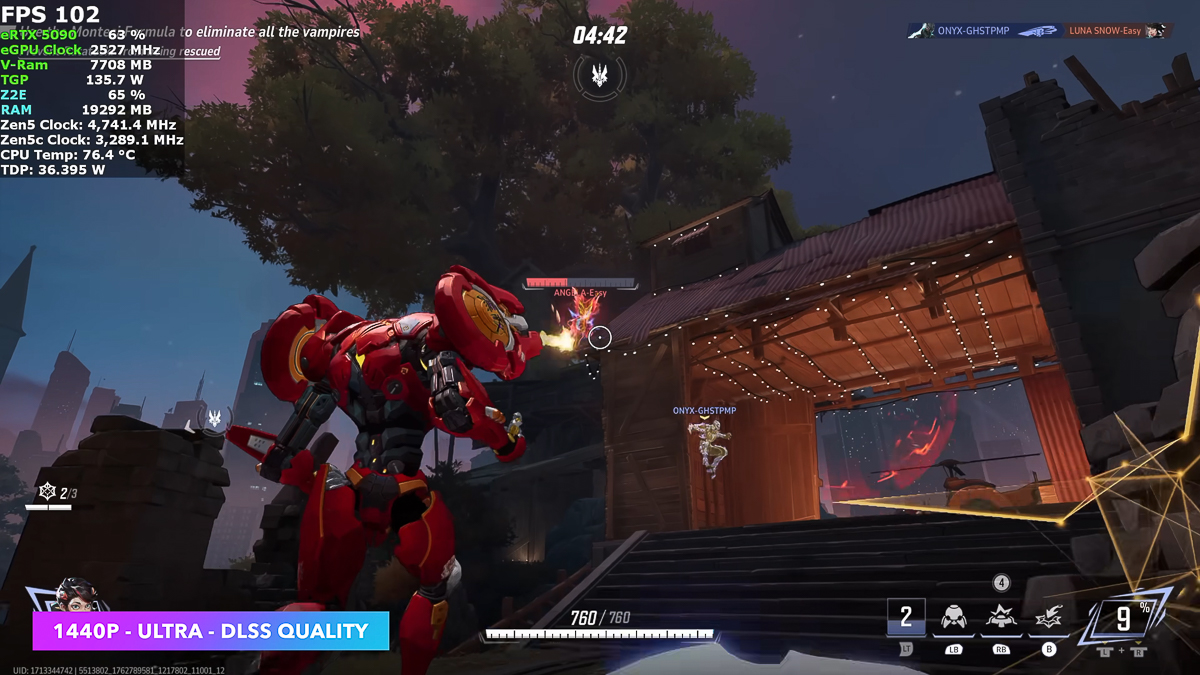Activate the spider mech ability icon
The width and height of the screenshot is (1200, 675).
(x=953, y=620)
